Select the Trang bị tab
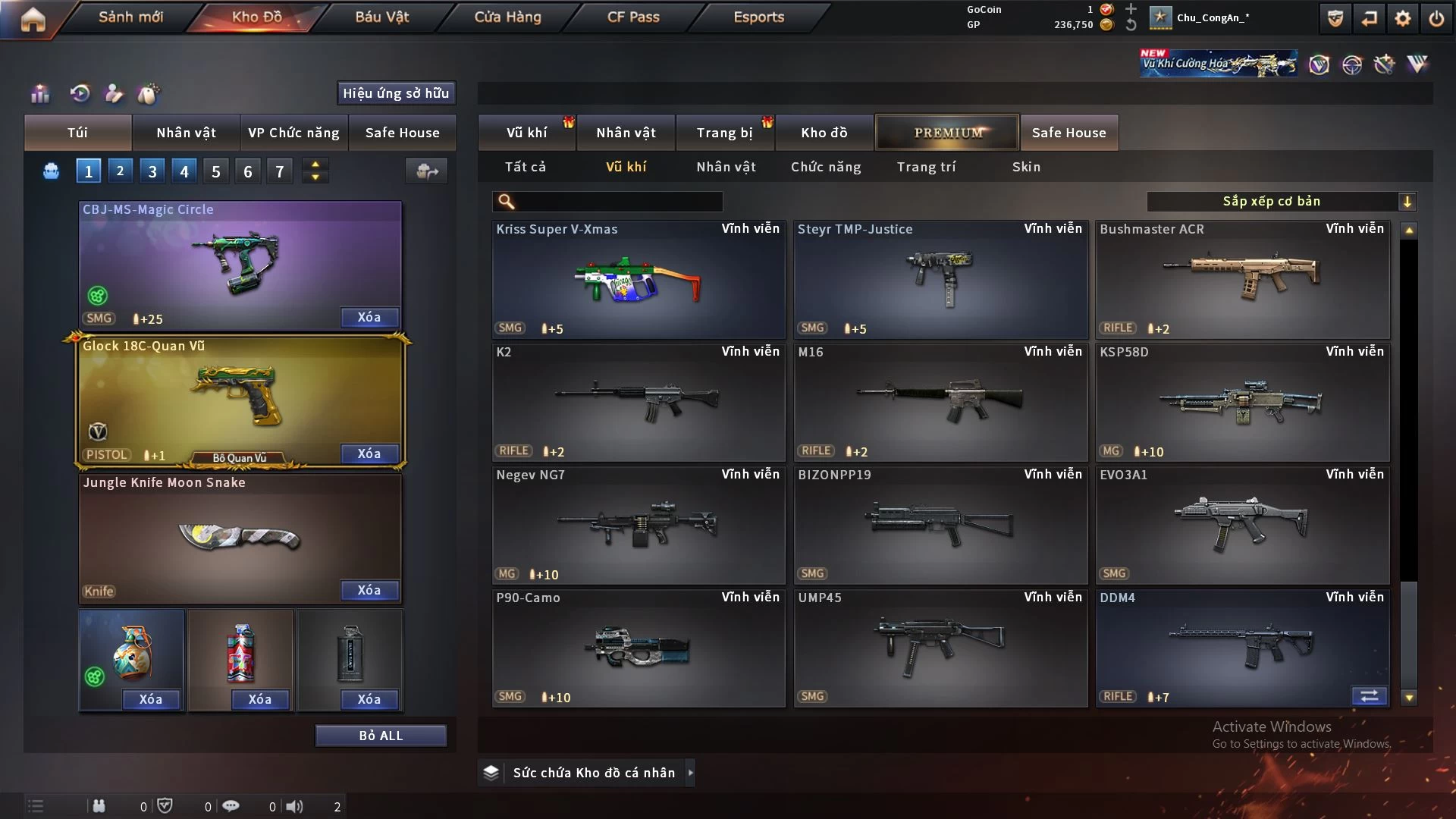 pos(724,133)
